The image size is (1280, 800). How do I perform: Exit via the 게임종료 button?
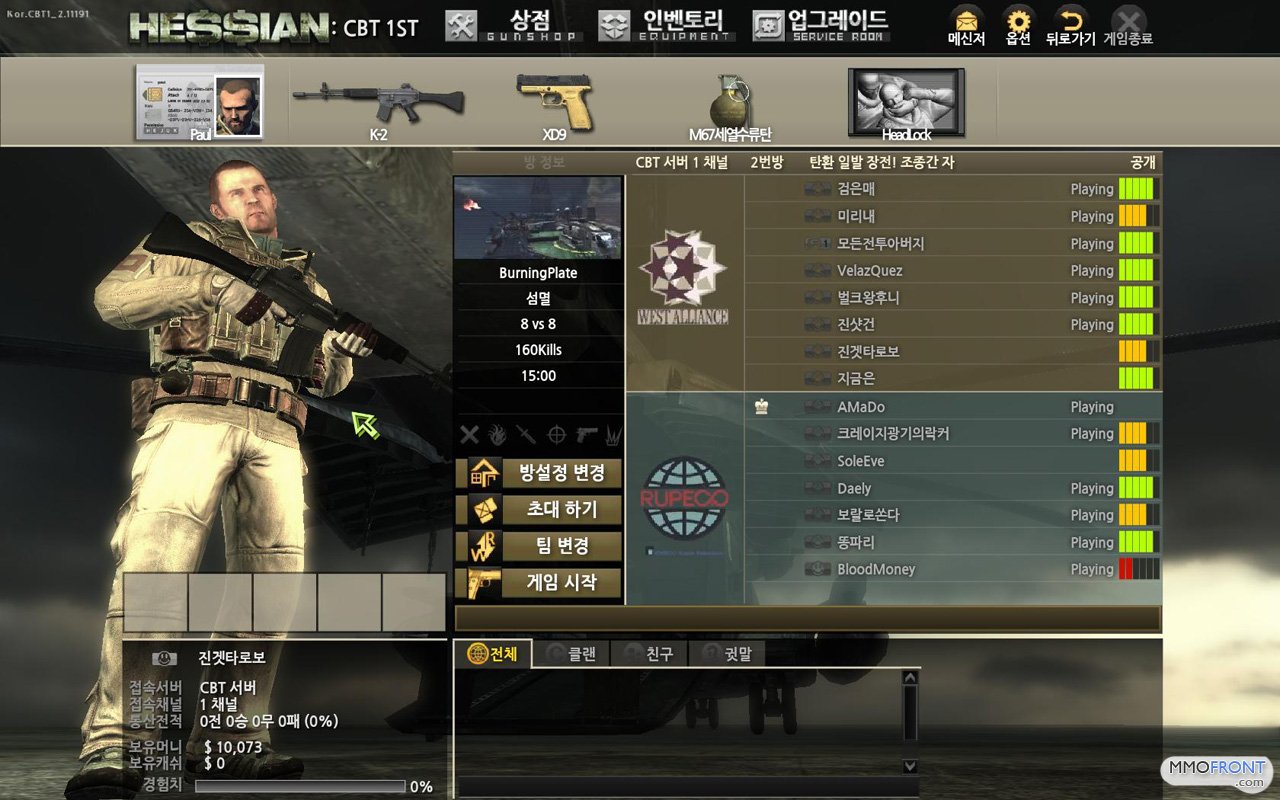1128,27
